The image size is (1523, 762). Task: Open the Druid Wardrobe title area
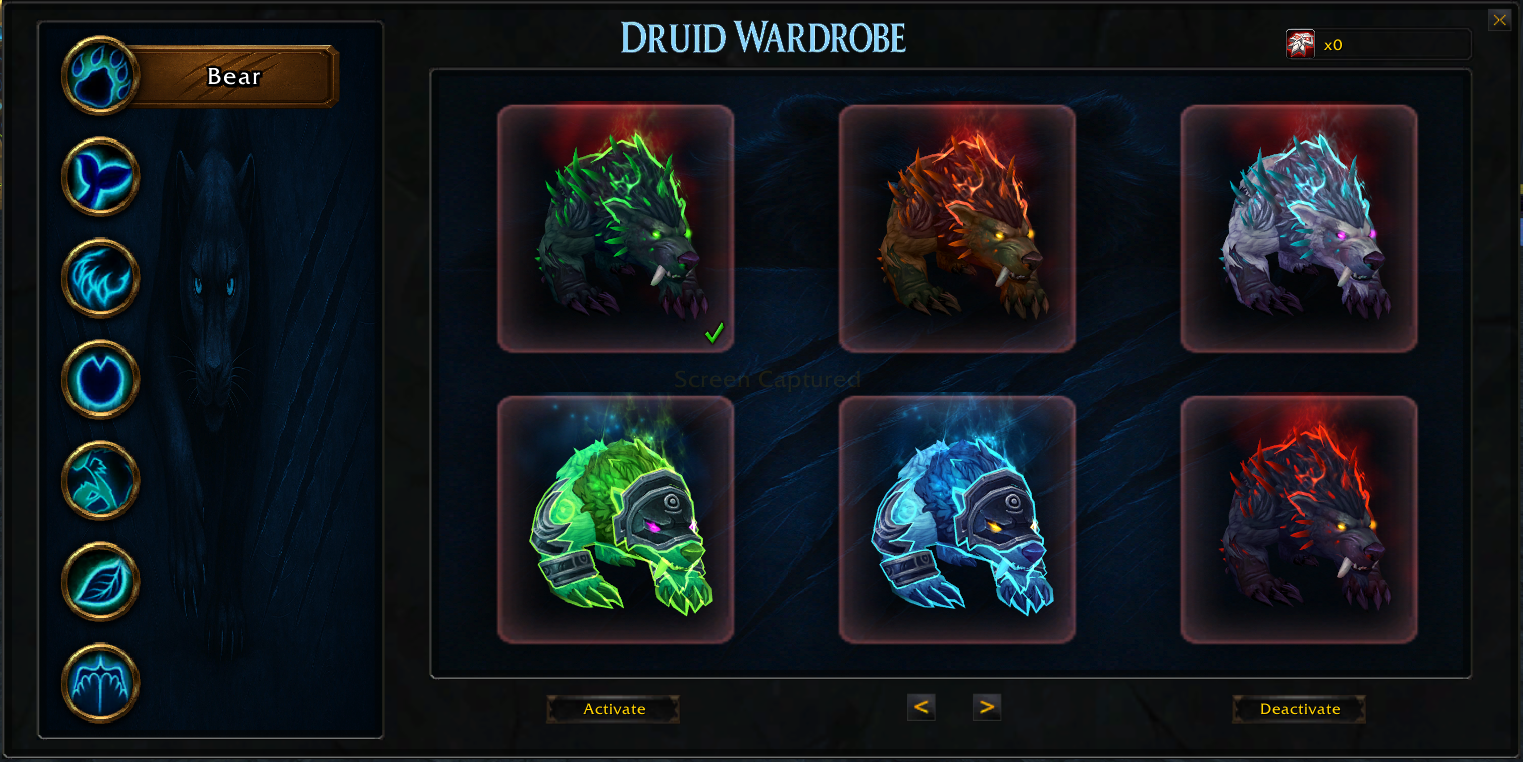762,36
